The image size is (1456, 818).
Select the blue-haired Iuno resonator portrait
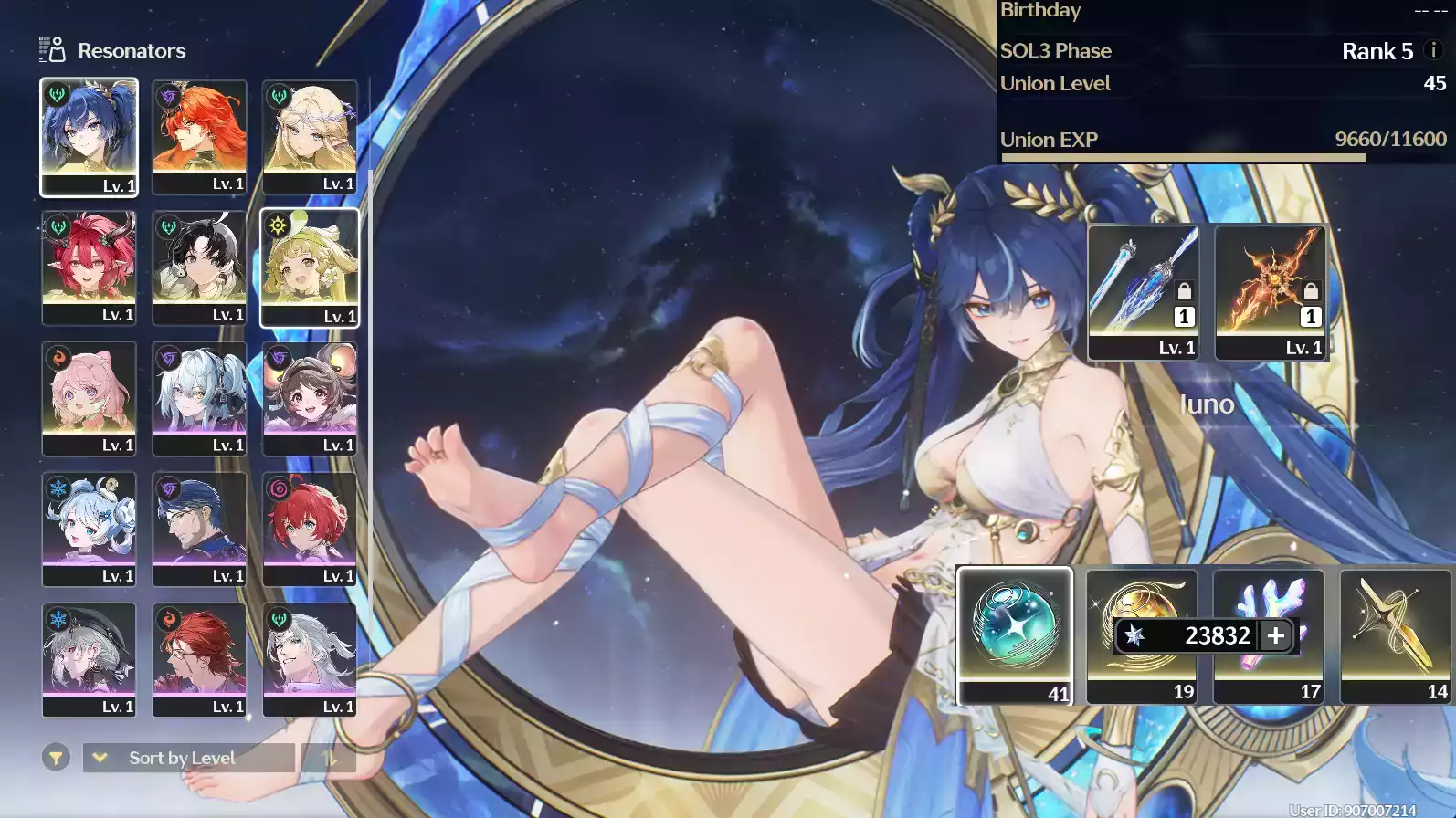click(x=89, y=137)
